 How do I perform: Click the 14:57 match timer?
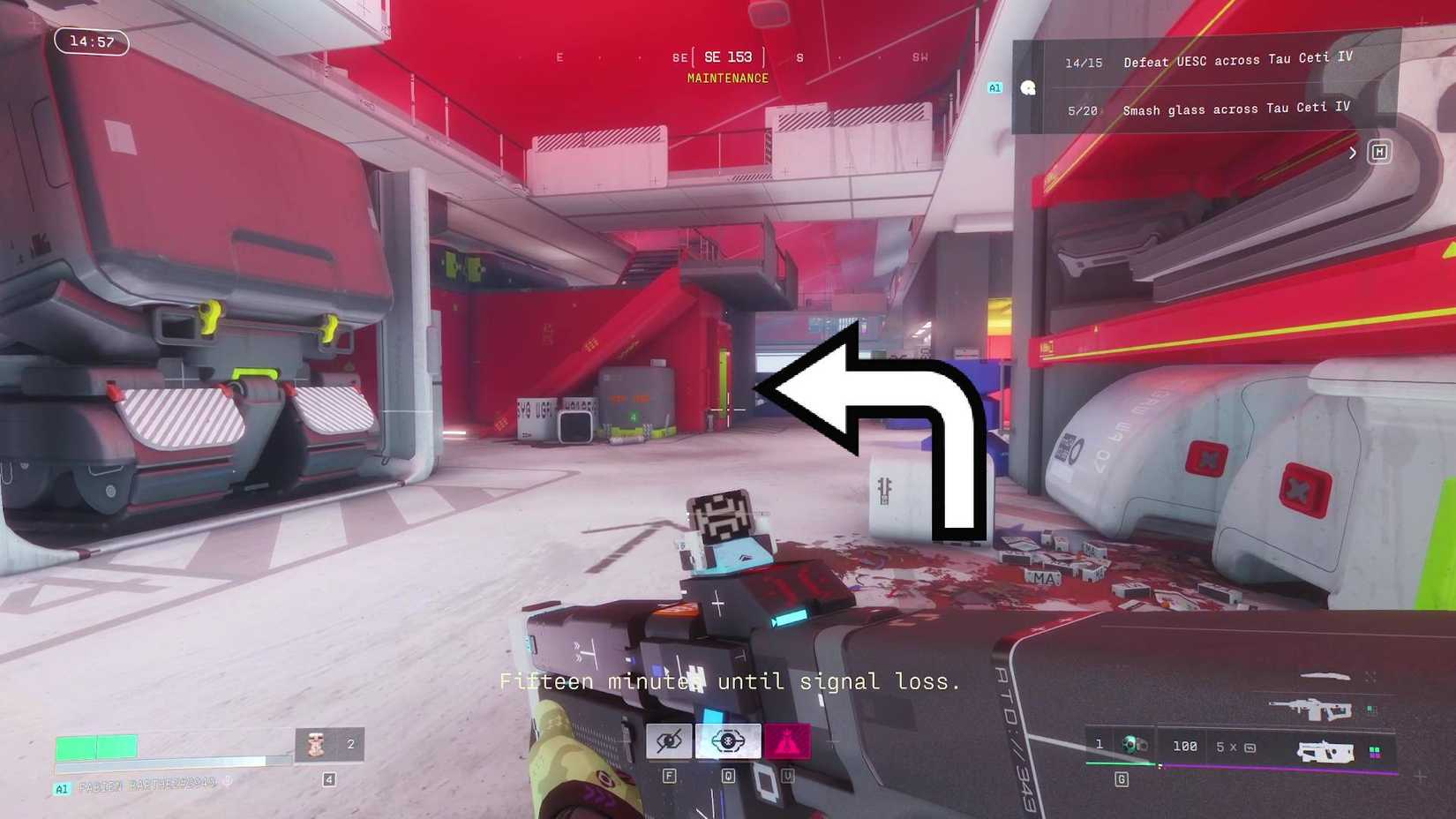[x=91, y=41]
